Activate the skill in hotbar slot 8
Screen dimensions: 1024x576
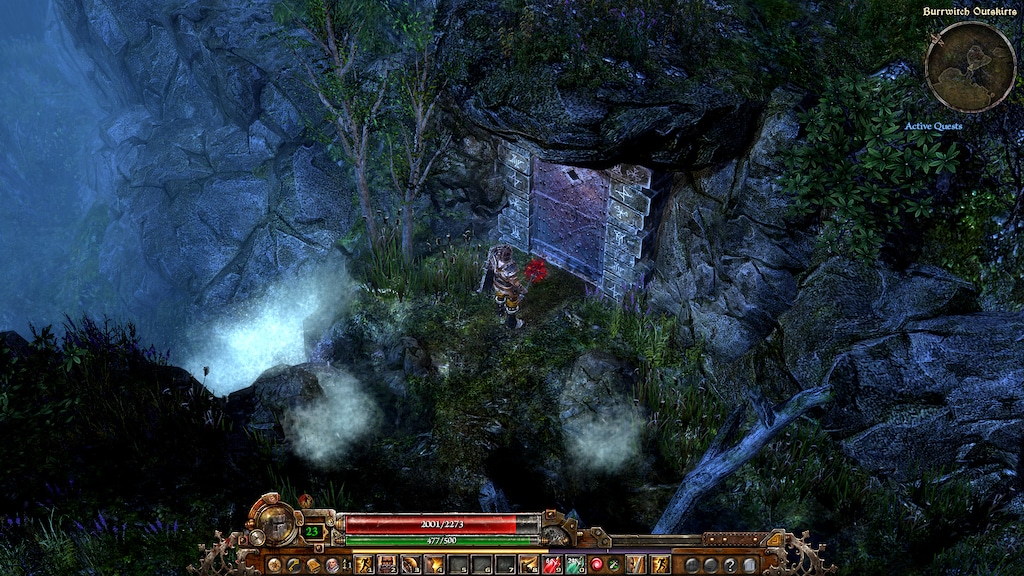point(529,565)
